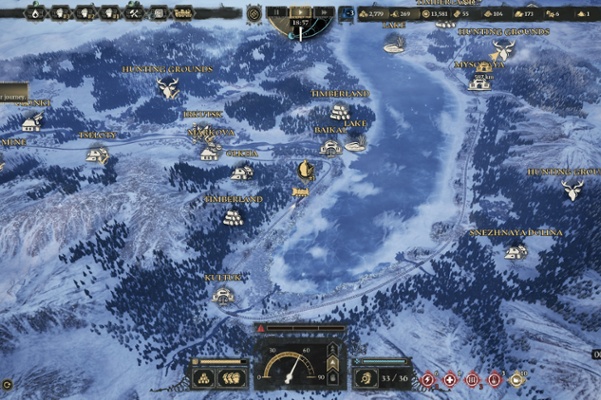Open the gold ingots resource button

coord(204,379)
